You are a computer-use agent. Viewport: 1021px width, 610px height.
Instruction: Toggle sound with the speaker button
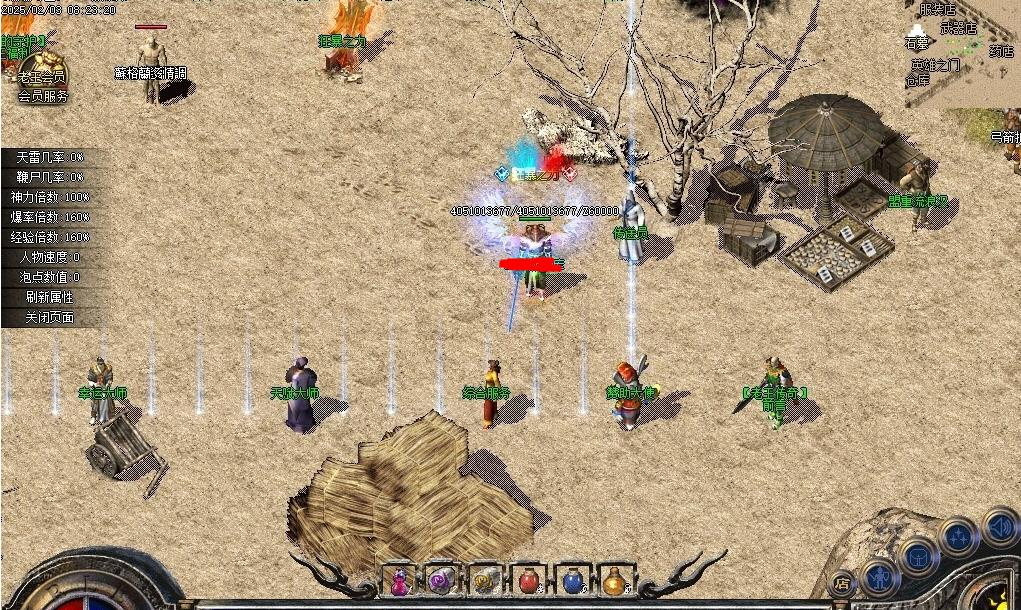coord(999,525)
